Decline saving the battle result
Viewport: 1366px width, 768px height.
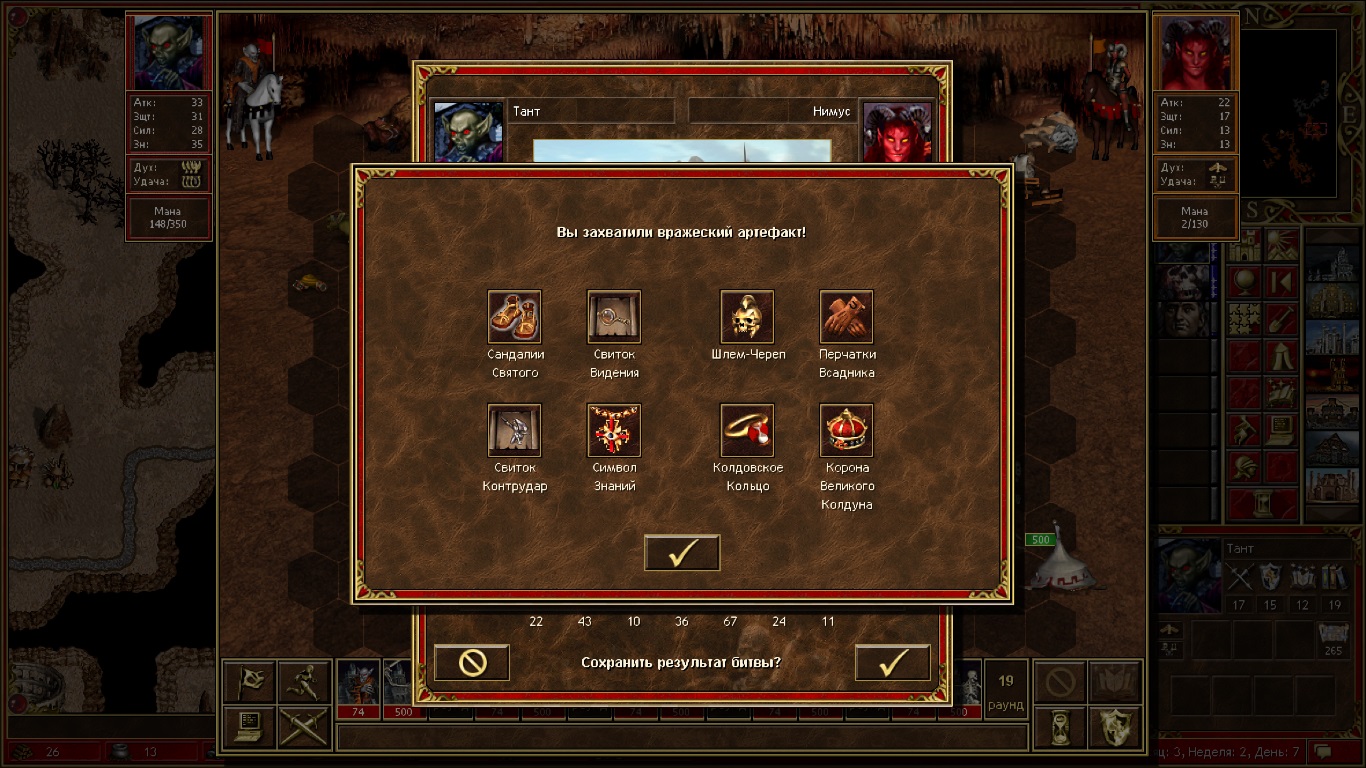(471, 662)
